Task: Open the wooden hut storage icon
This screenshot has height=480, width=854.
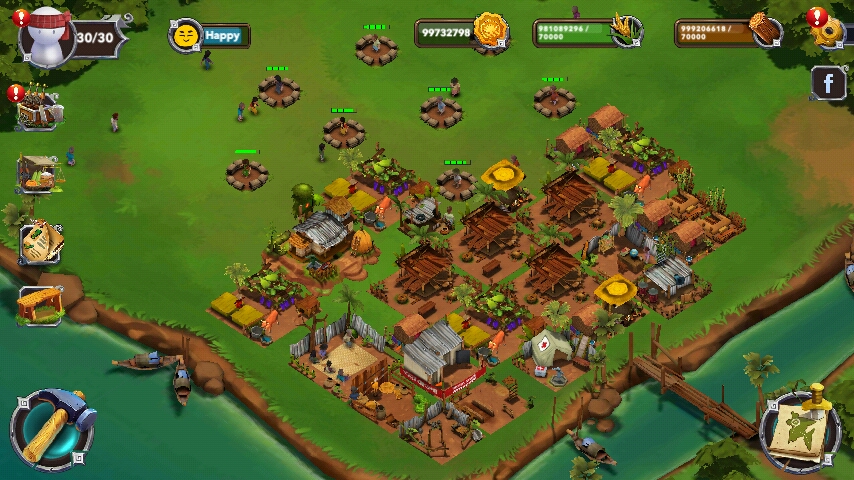Action: pos(40,304)
